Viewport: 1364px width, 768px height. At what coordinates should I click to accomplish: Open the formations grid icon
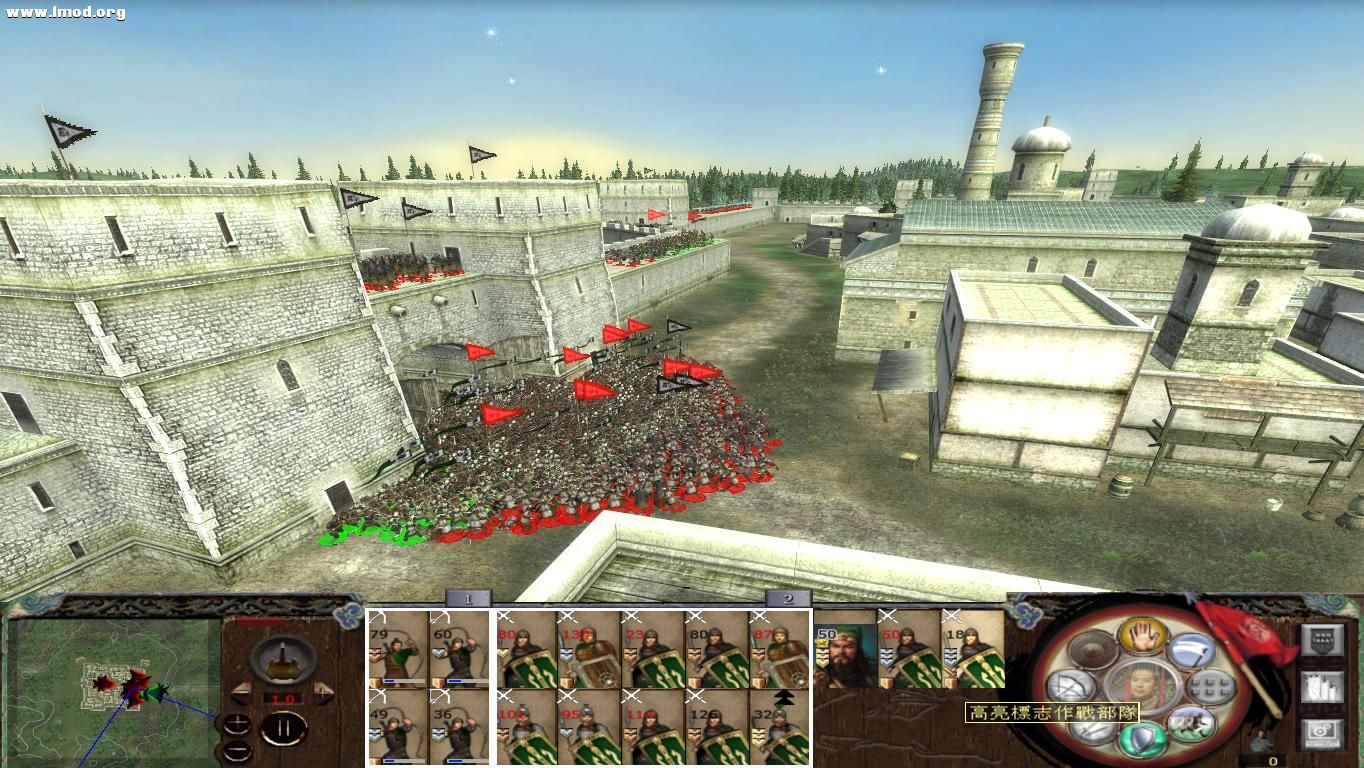pyautogui.click(x=1212, y=687)
